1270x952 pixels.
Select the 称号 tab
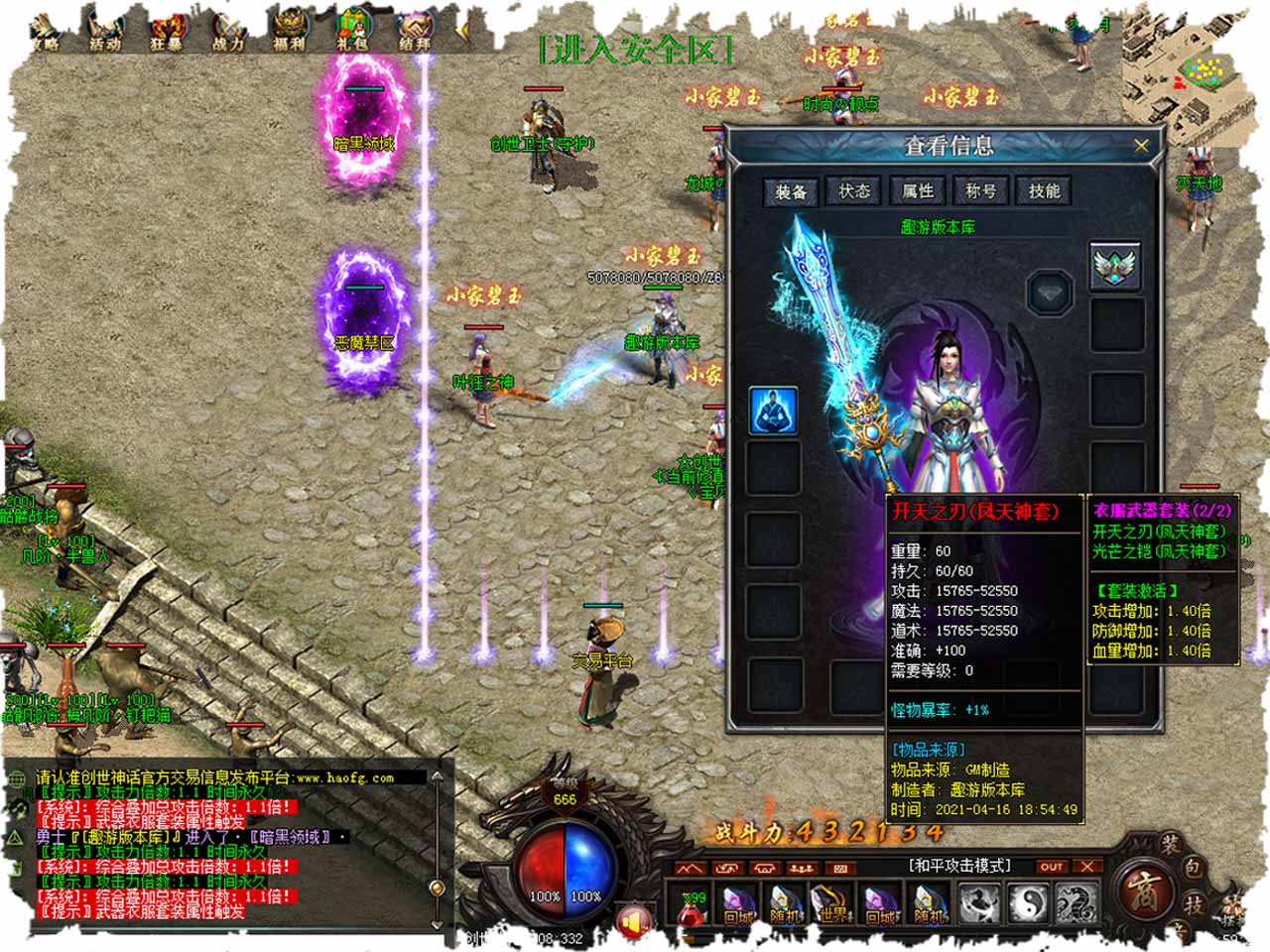[981, 190]
